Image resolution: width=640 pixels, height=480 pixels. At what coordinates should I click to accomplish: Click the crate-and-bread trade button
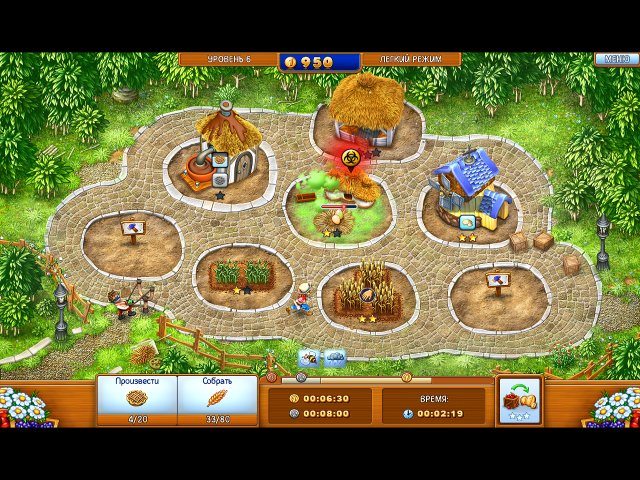(519, 400)
